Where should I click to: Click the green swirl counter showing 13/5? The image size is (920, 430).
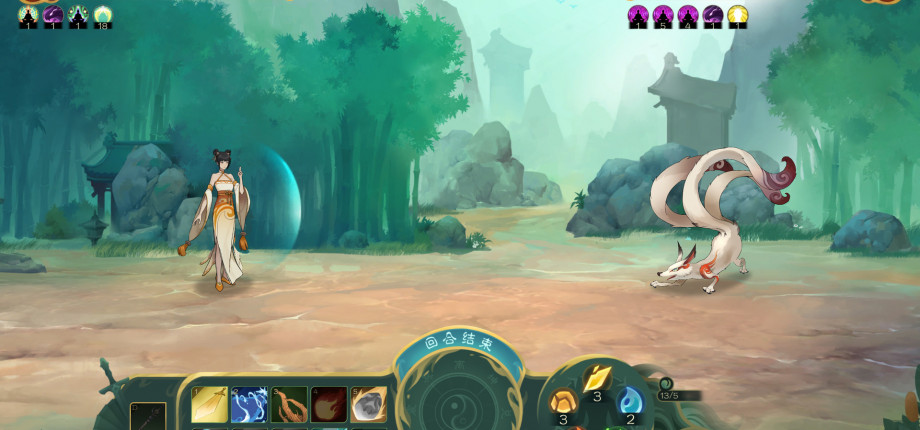click(x=668, y=388)
